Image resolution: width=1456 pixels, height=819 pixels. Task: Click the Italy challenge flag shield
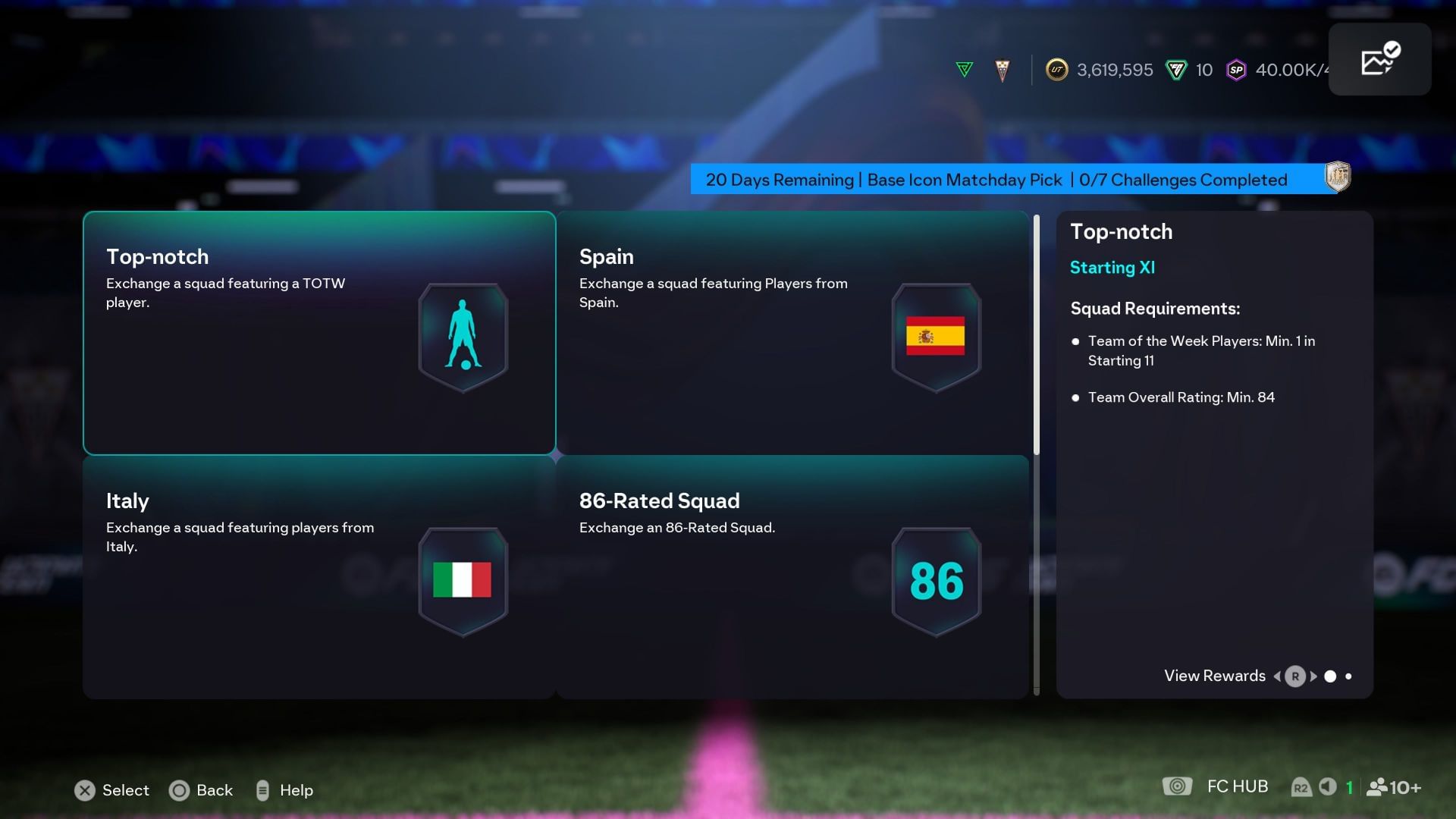pos(463,581)
